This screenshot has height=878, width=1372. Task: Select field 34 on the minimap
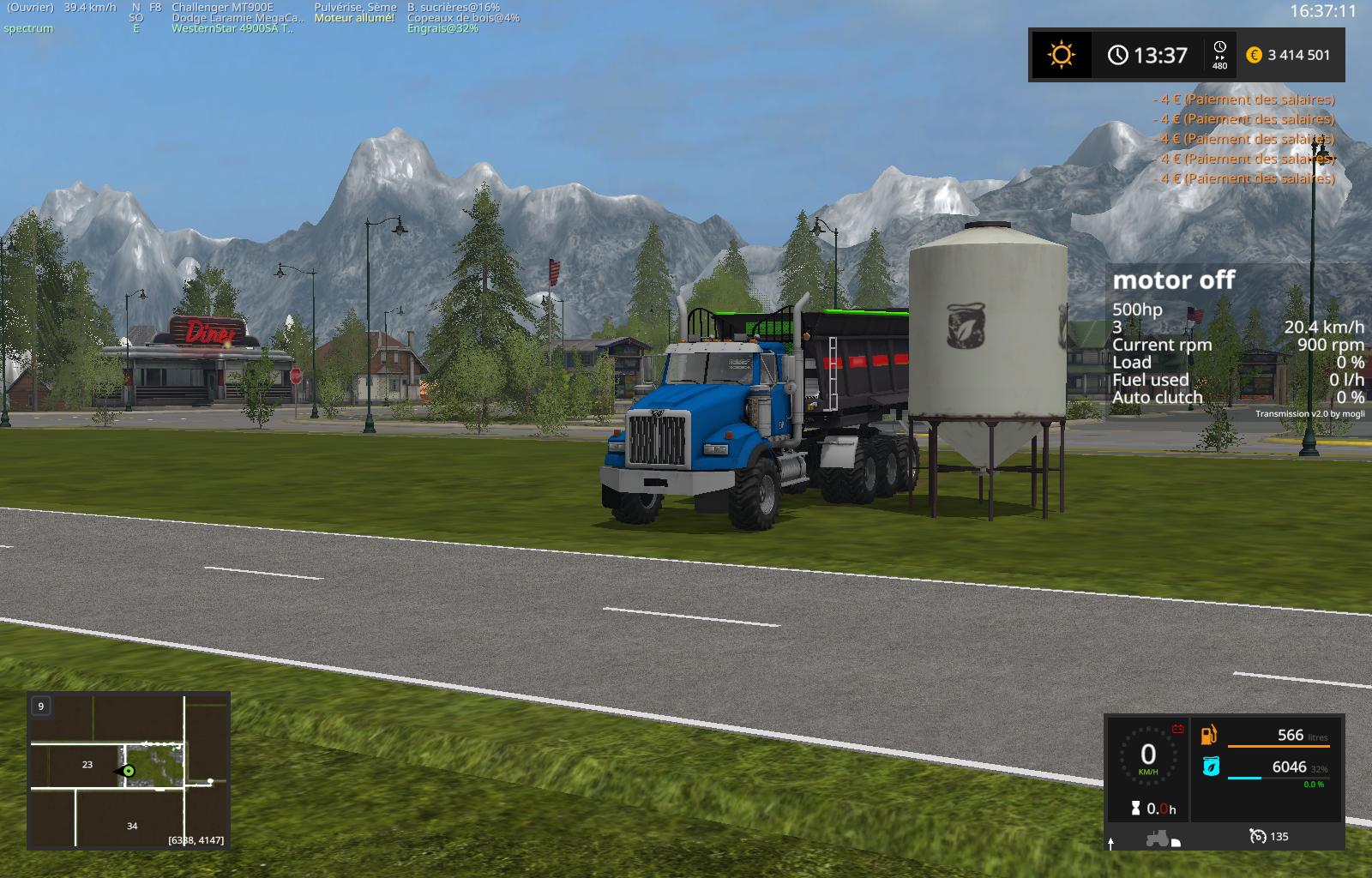[132, 826]
